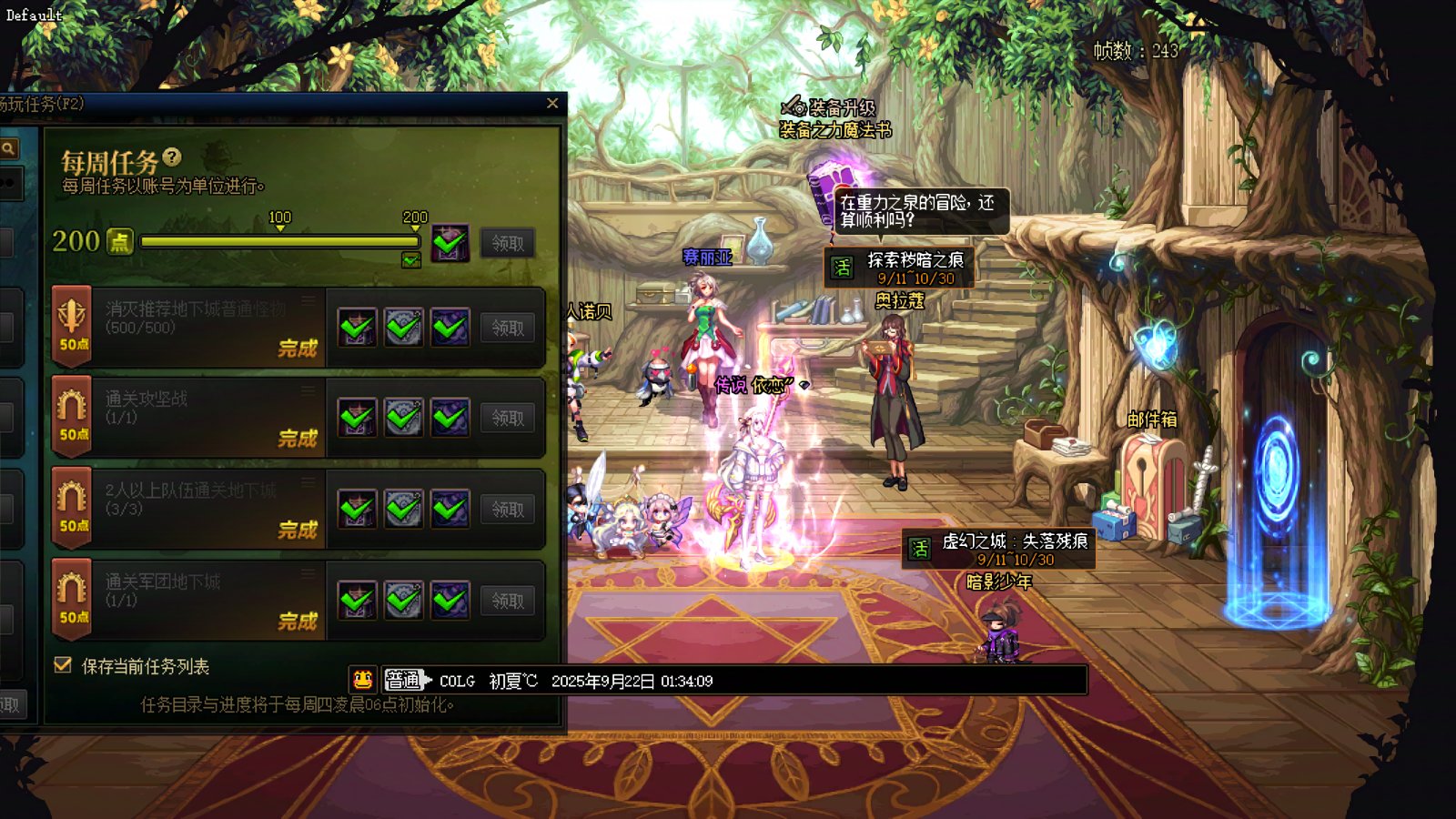This screenshot has height=819, width=1456.
Task: Claim reward for defeating dungeon monsters task
Action: point(508,328)
